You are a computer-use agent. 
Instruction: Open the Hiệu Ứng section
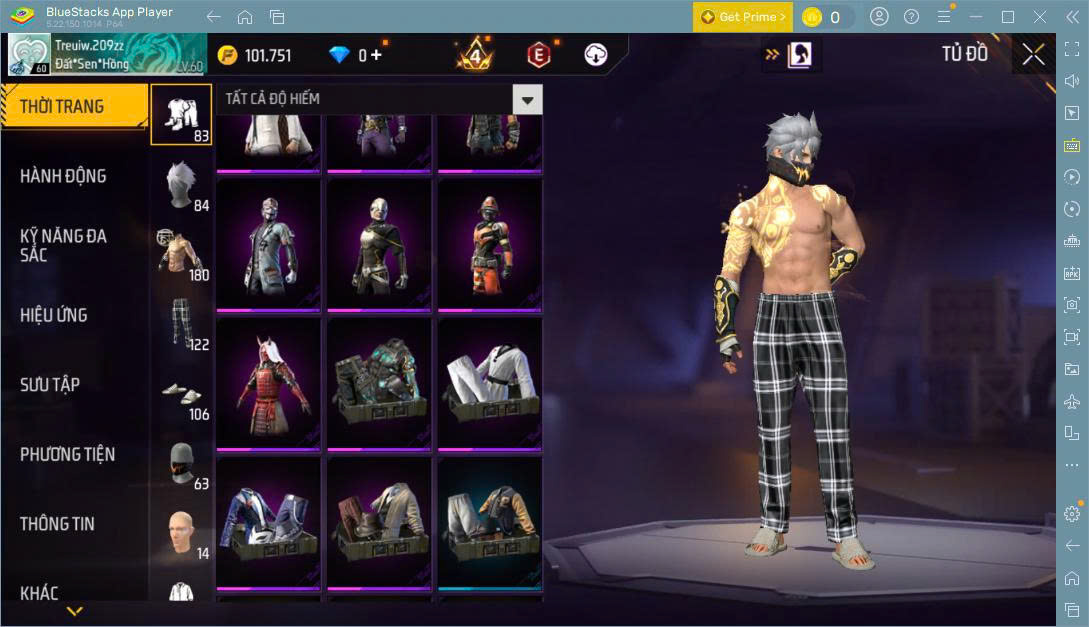[x=54, y=315]
